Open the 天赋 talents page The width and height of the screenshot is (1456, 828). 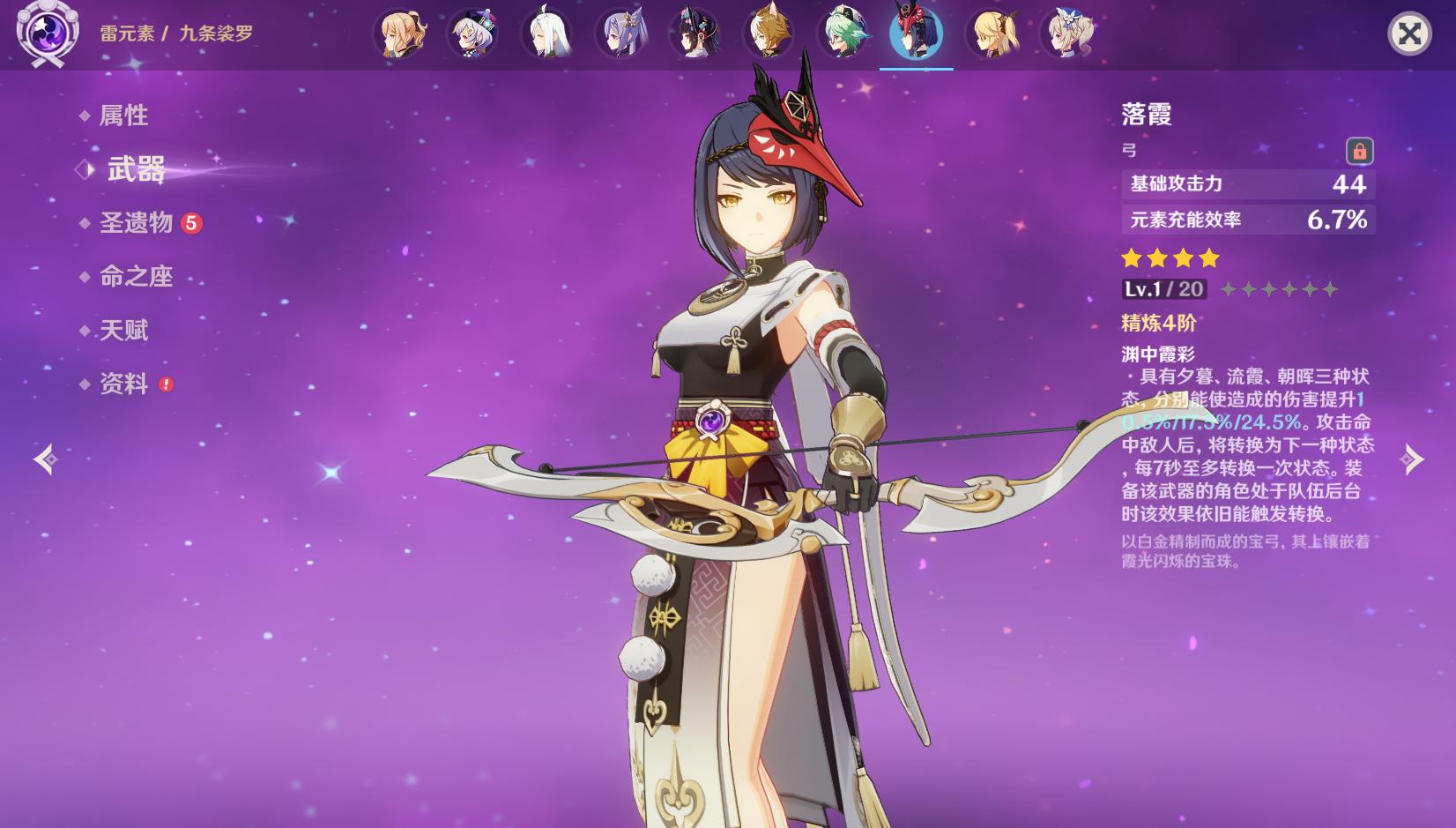pyautogui.click(x=123, y=331)
